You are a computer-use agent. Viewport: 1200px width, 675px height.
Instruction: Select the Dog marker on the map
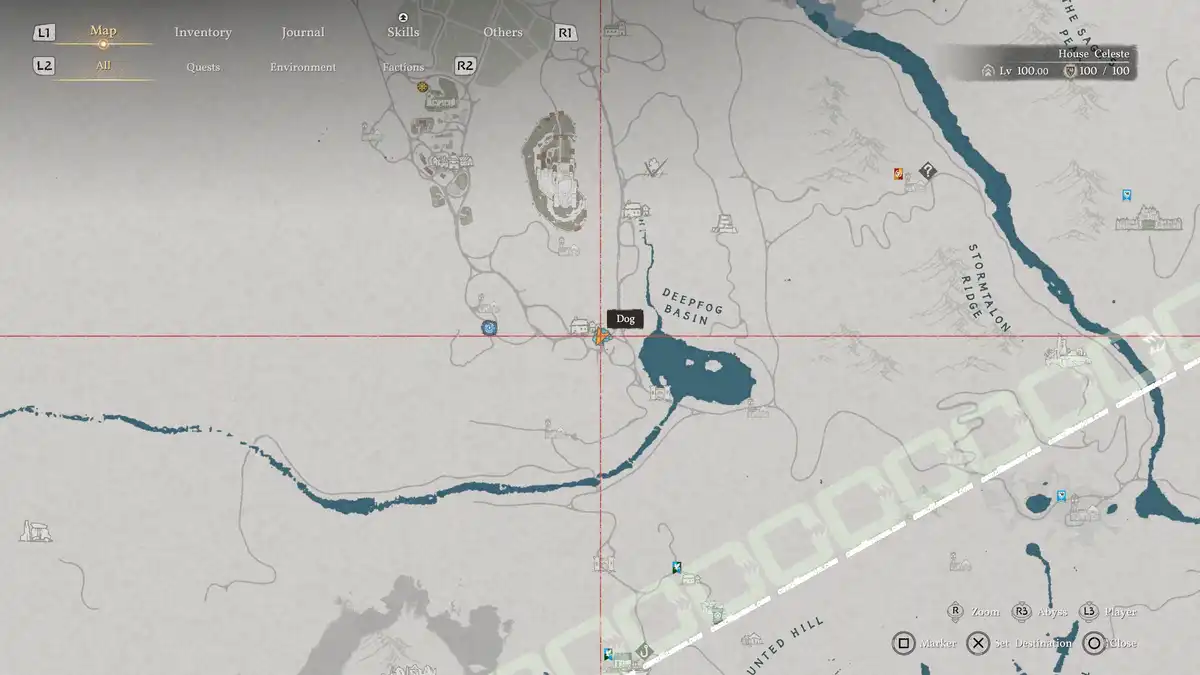[x=600, y=336]
